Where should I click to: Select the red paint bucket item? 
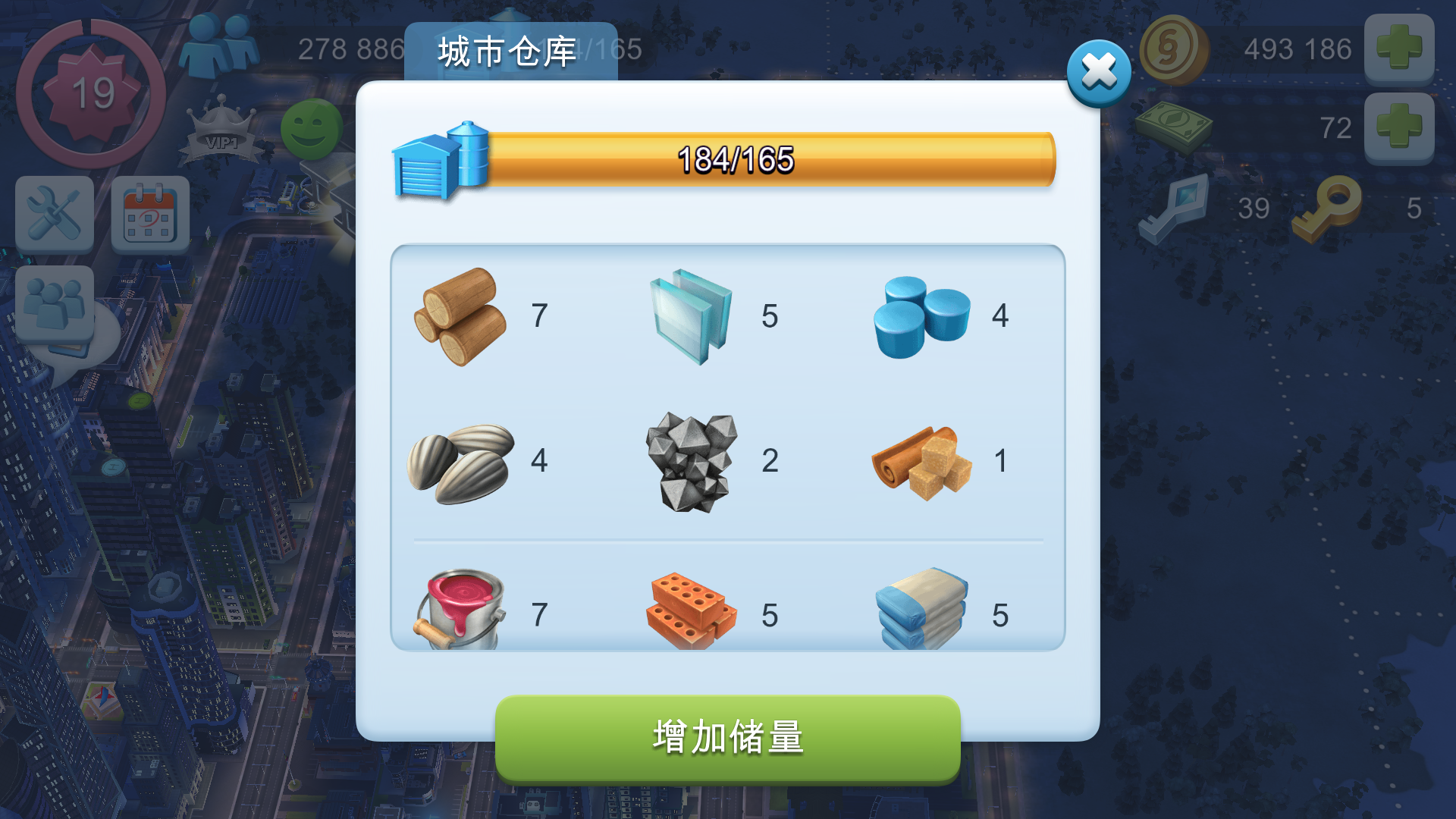(x=461, y=607)
